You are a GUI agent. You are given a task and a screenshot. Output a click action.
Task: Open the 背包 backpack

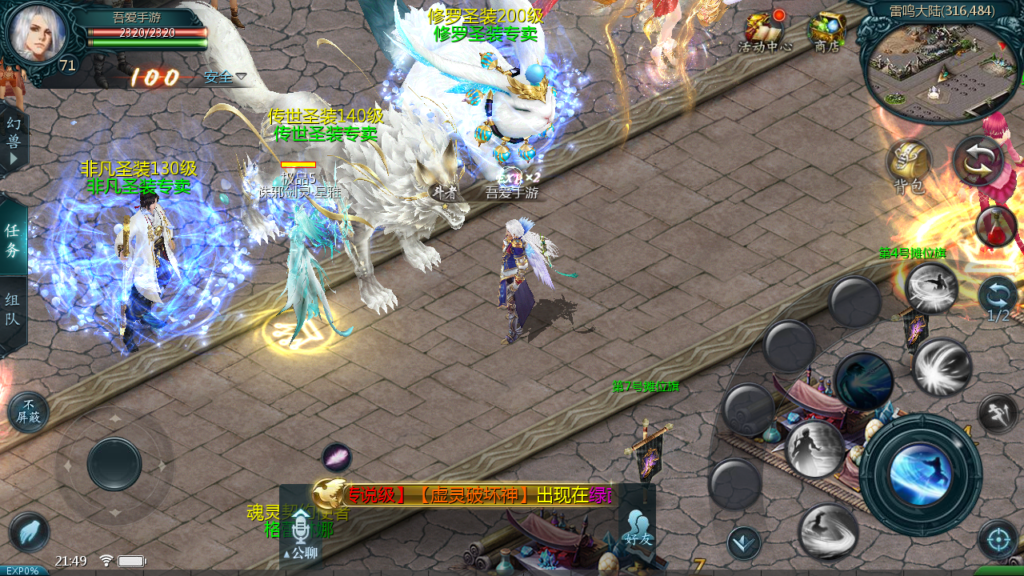coord(908,166)
